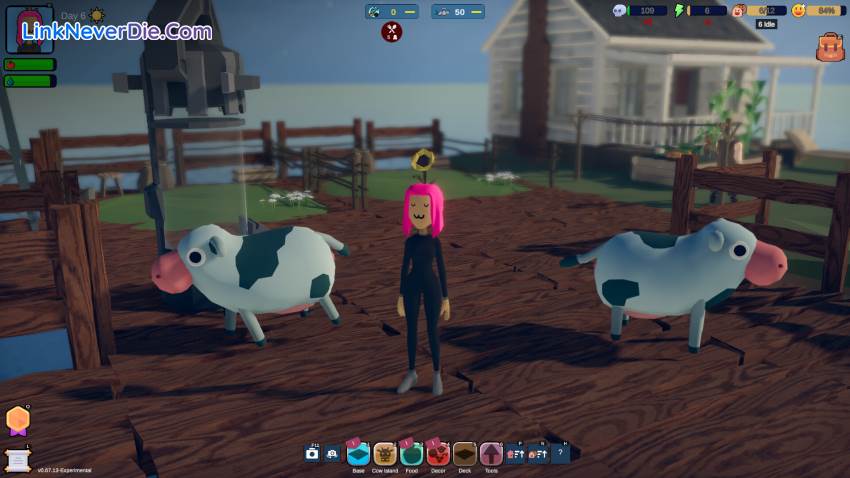
Task: Choose the Decor category
Action: click(x=438, y=454)
